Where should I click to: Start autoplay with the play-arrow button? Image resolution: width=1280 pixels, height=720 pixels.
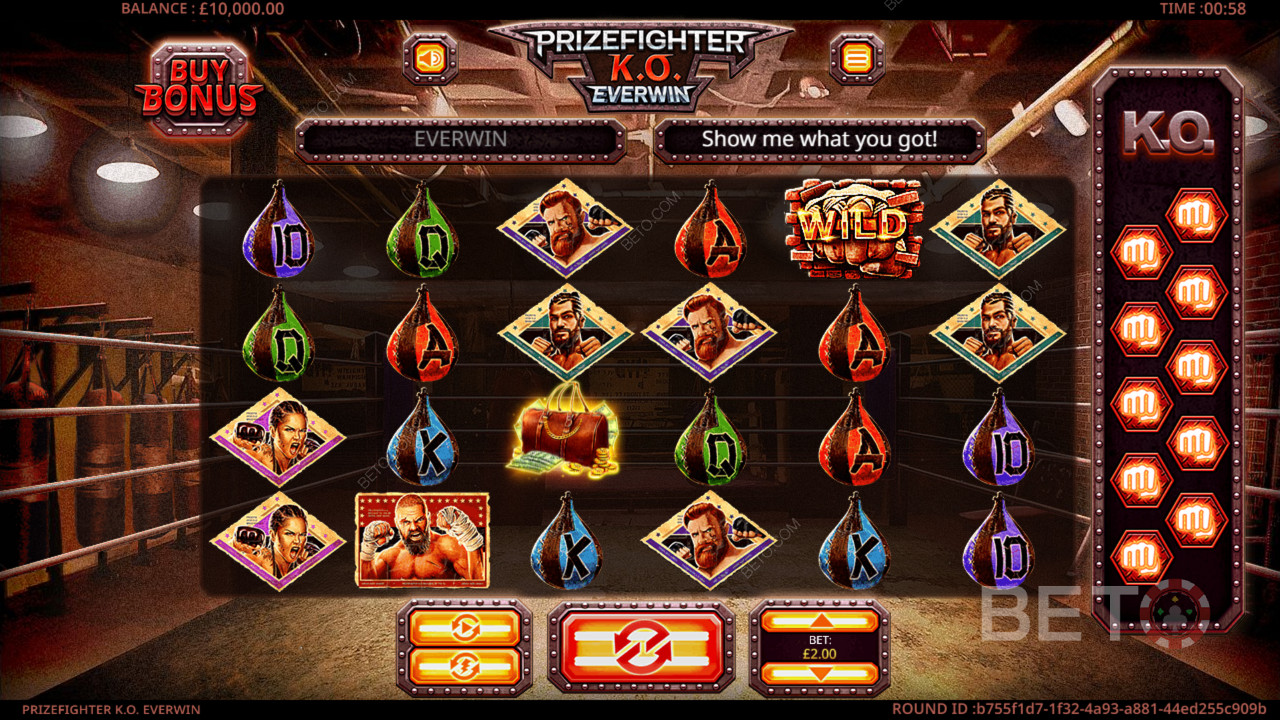(465, 628)
